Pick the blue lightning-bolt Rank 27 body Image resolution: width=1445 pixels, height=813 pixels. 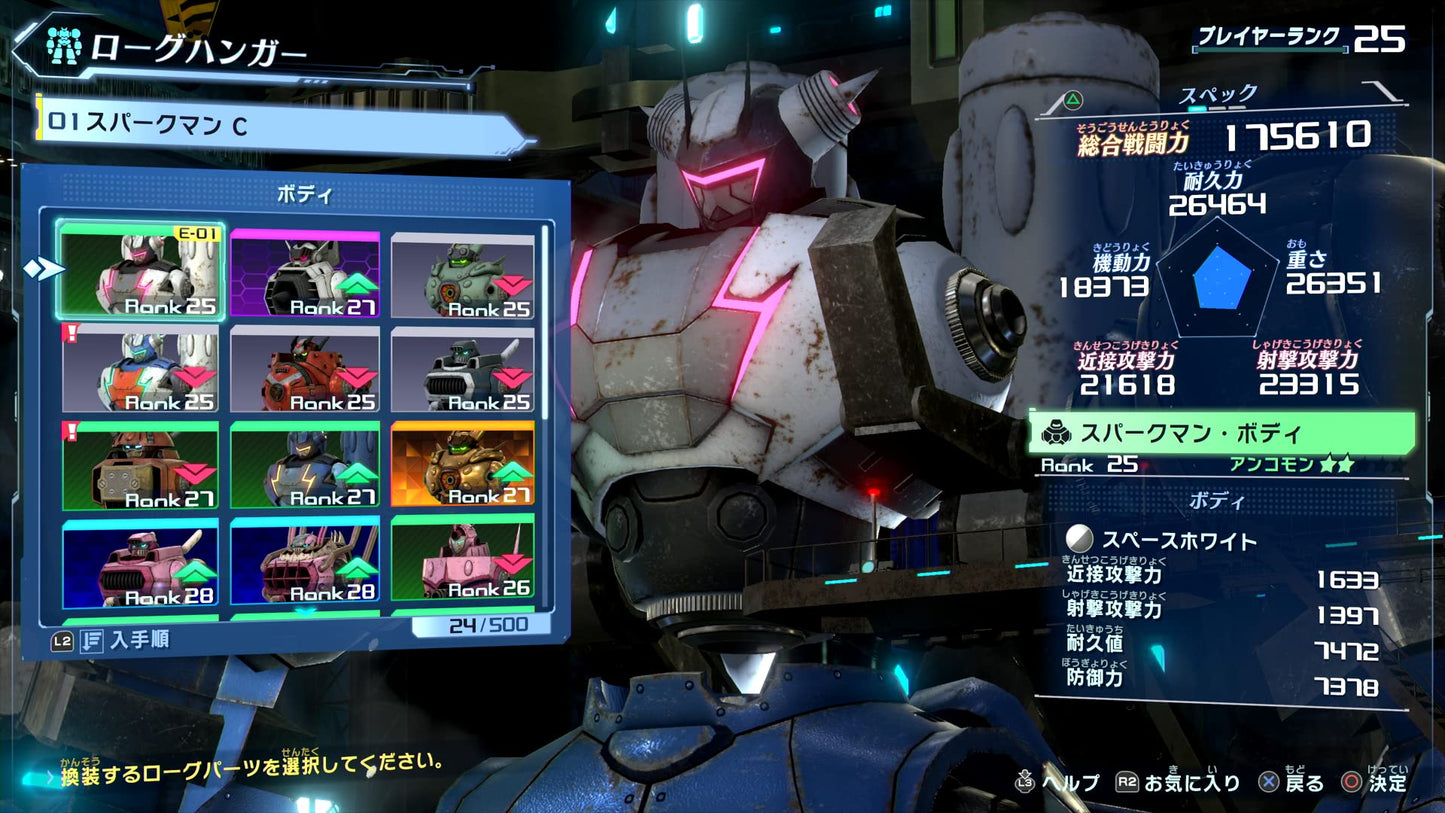point(305,466)
